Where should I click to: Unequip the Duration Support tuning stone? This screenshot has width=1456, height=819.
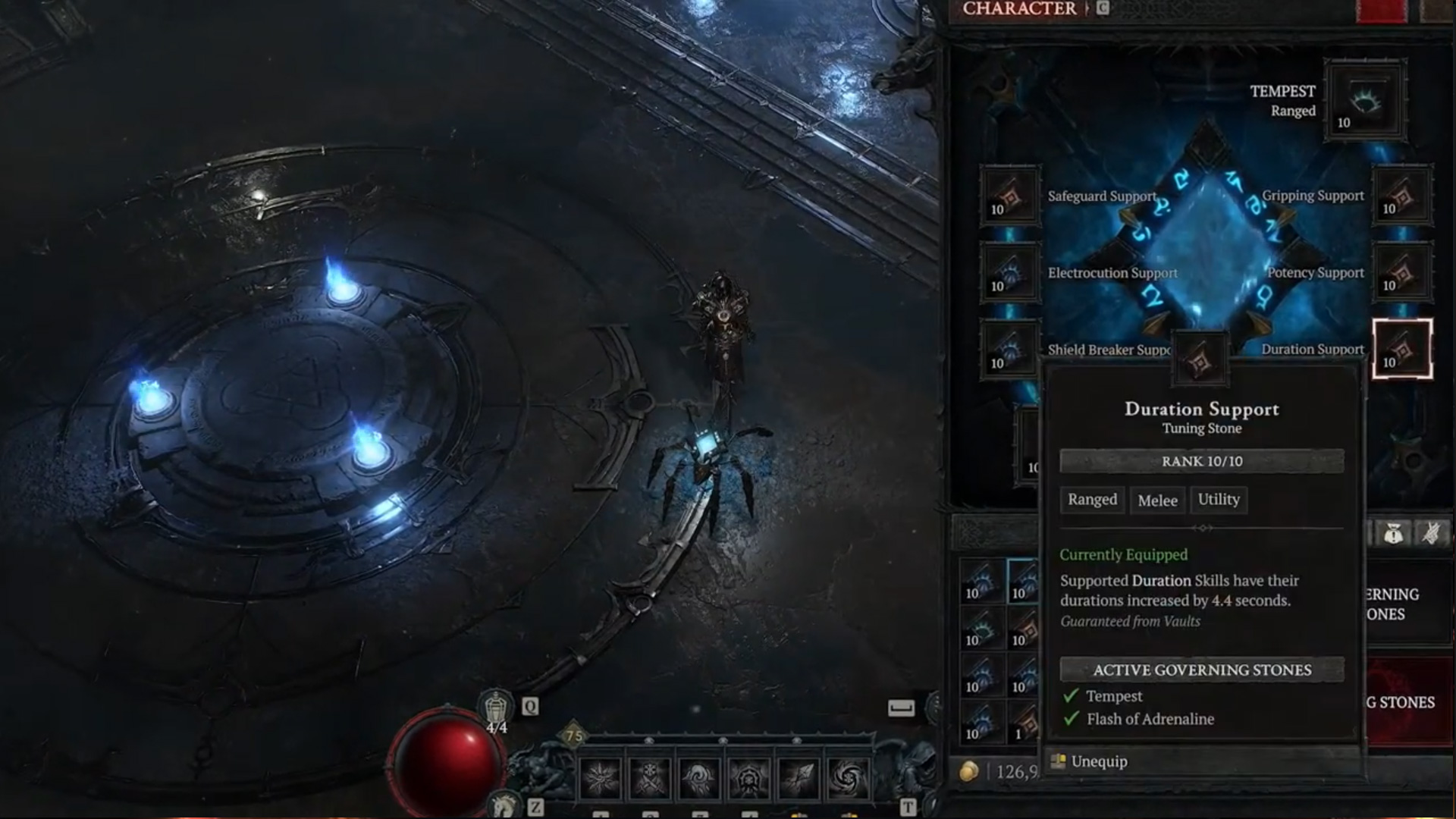pos(1098,761)
